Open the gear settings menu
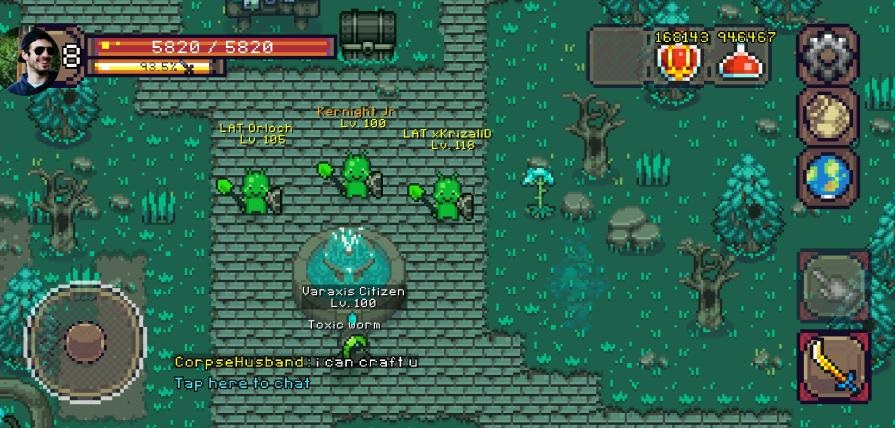895x428 pixels. coord(828,55)
